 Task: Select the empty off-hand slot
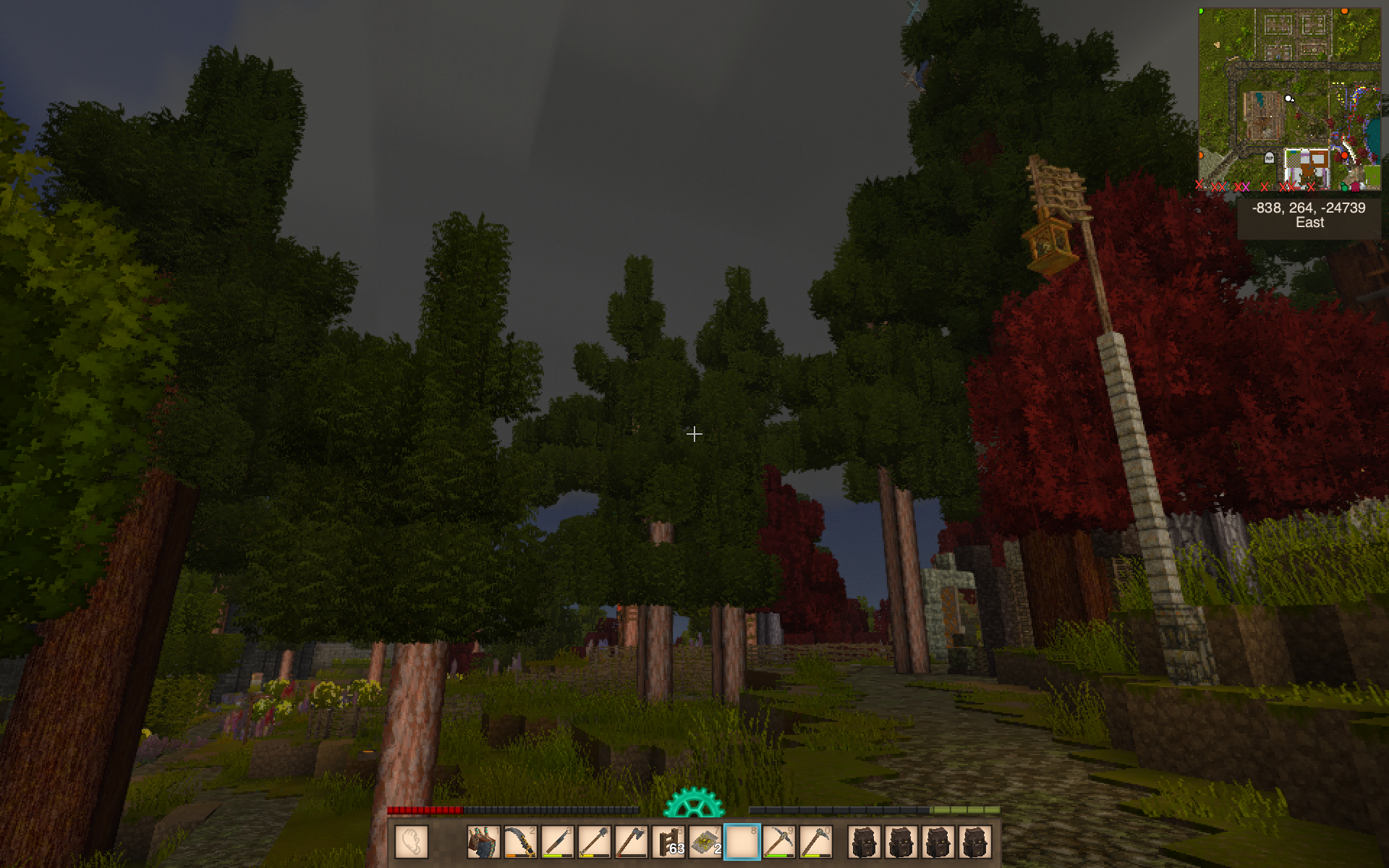[x=412, y=842]
